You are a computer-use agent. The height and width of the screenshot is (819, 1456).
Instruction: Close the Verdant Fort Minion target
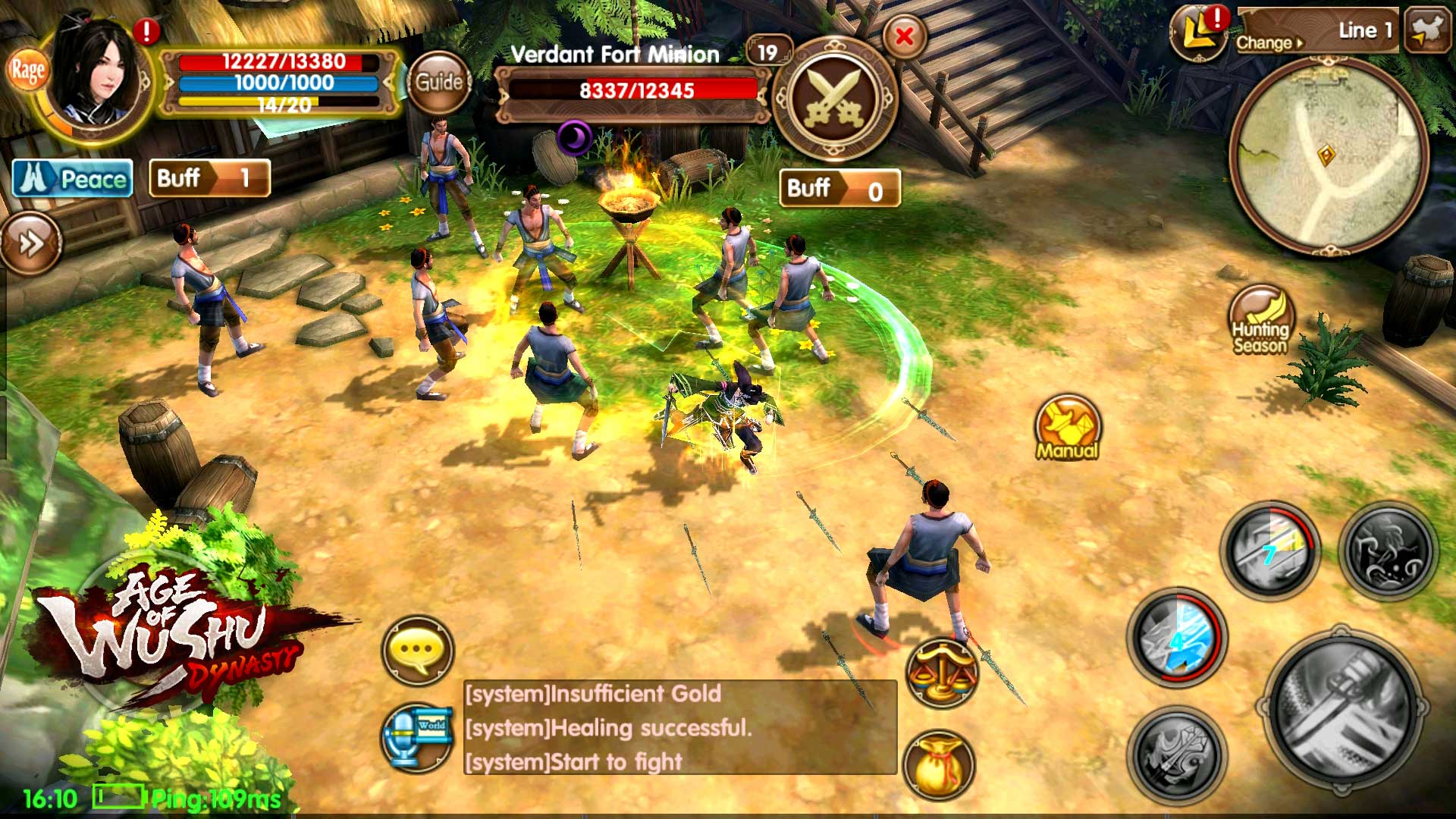tap(904, 36)
